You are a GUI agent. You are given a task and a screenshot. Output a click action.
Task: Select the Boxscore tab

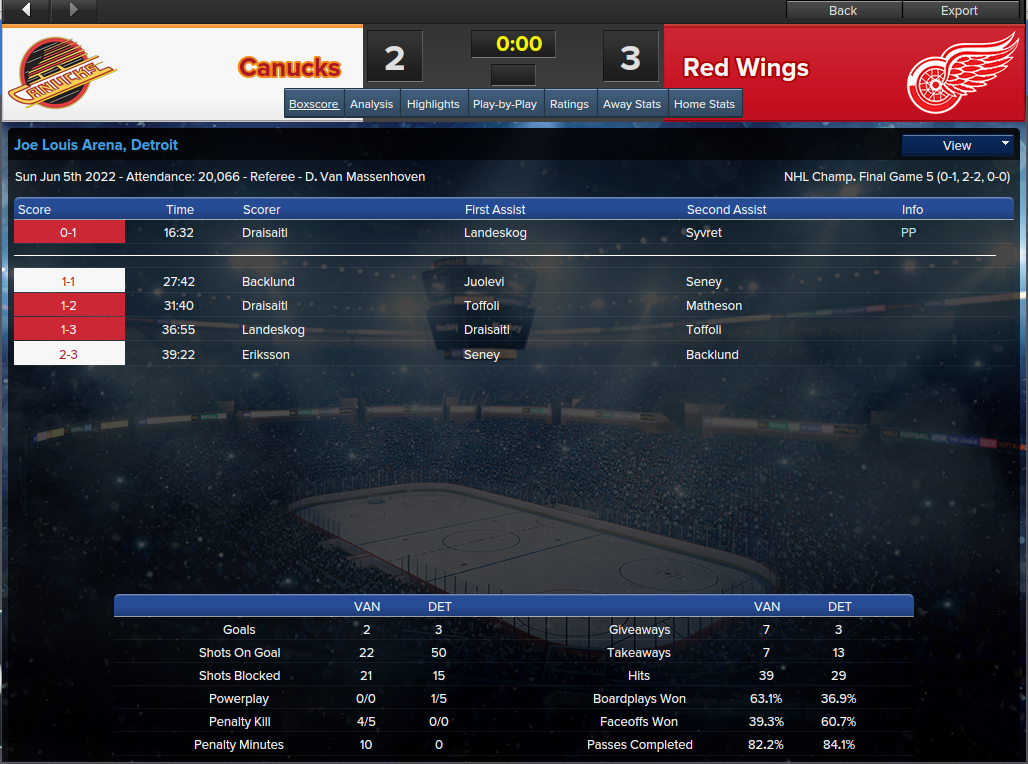pos(314,104)
